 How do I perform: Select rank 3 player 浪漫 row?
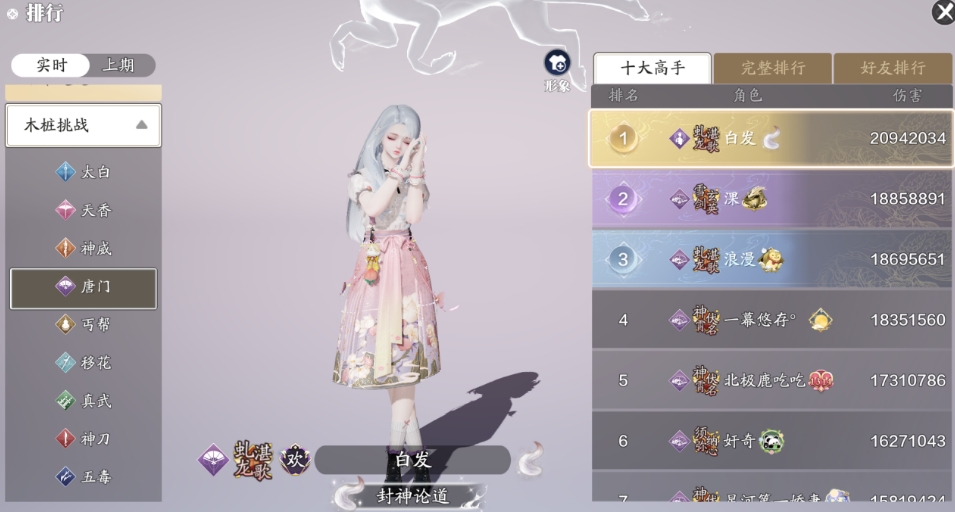pyautogui.click(x=771, y=259)
